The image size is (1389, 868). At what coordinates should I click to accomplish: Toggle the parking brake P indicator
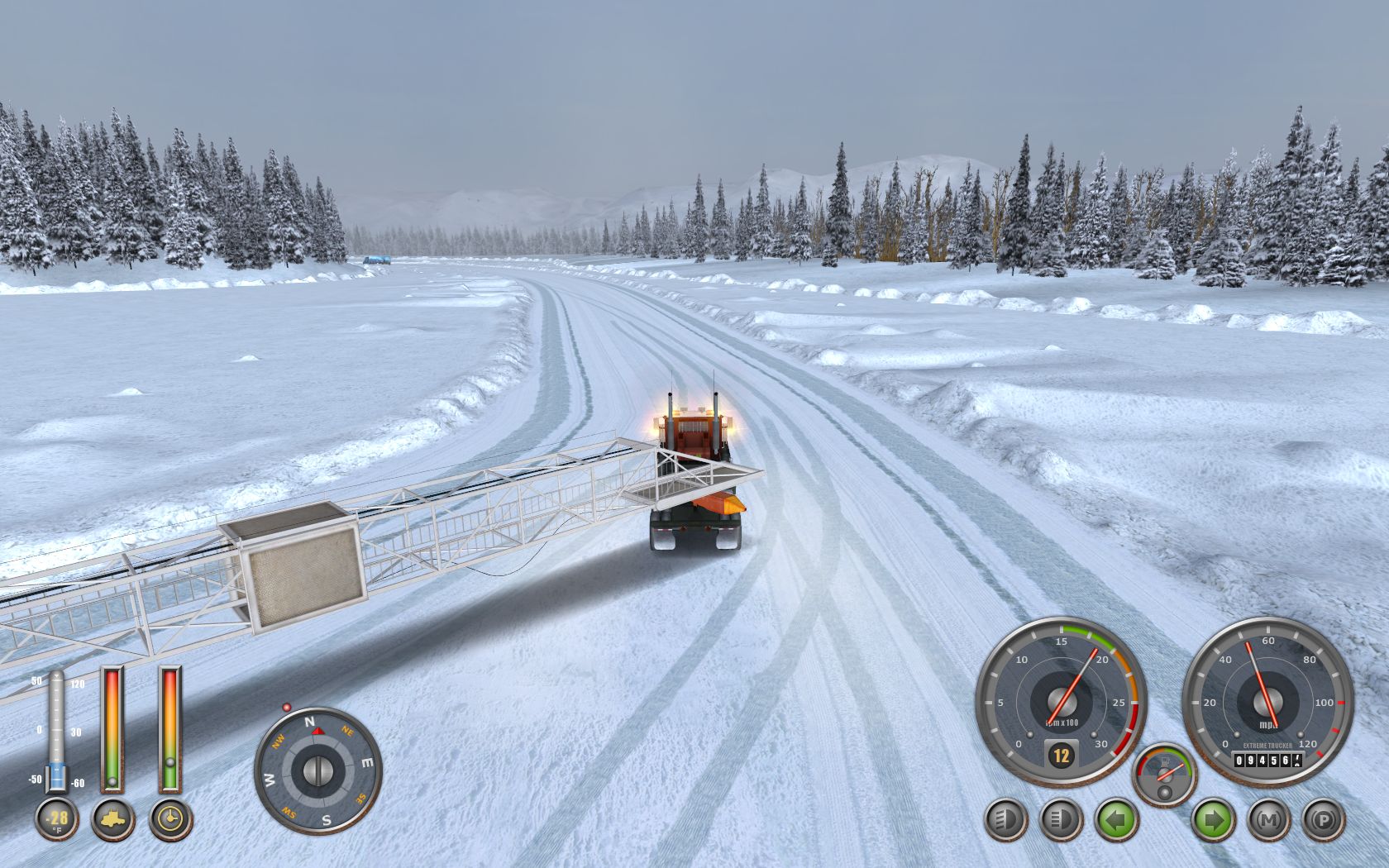point(1323,821)
